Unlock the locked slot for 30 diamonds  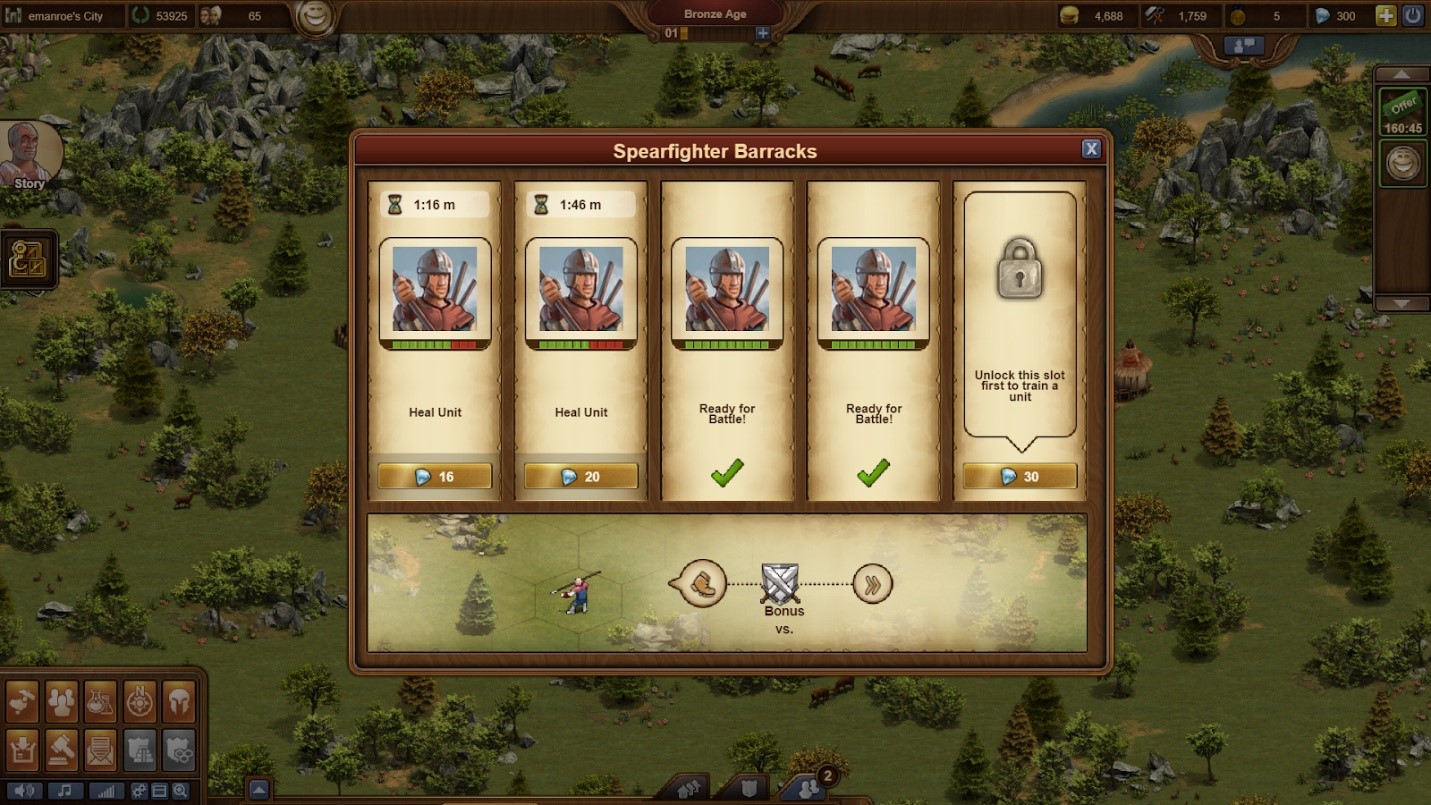[x=1019, y=477]
